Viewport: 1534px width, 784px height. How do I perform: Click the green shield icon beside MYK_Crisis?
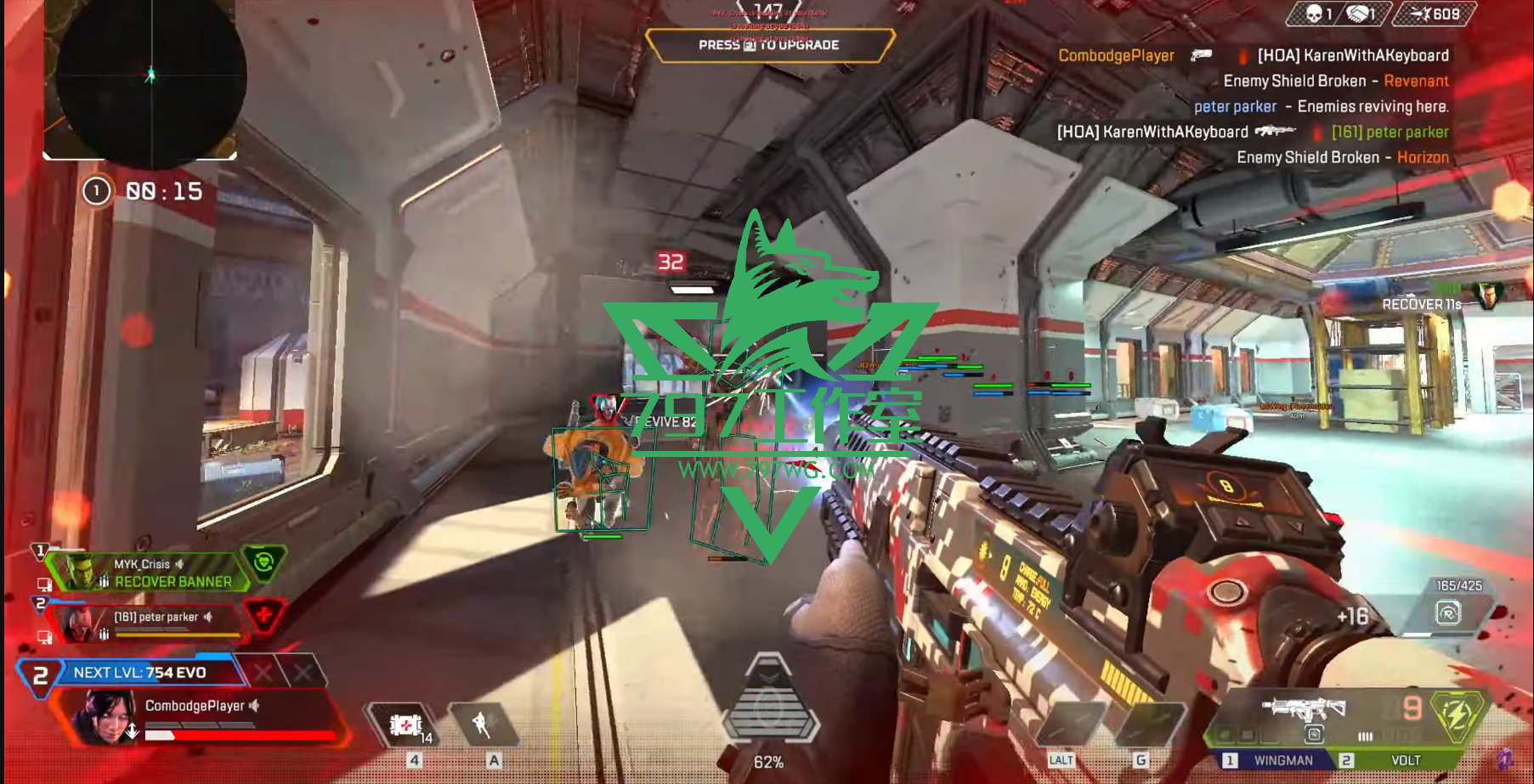tap(264, 561)
